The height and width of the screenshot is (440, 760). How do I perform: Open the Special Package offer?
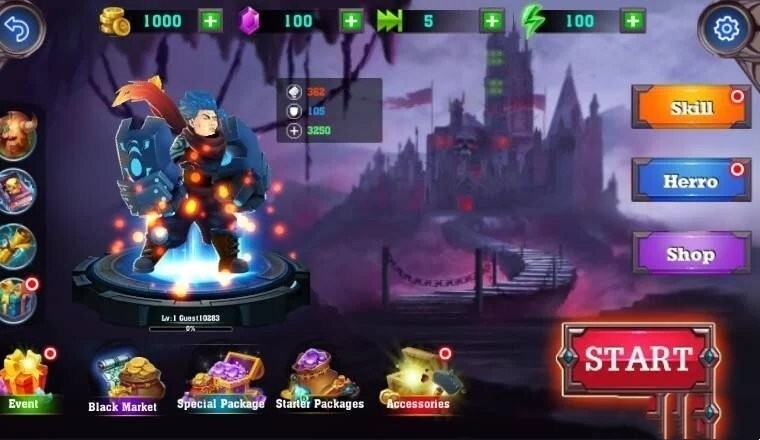[x=221, y=380]
